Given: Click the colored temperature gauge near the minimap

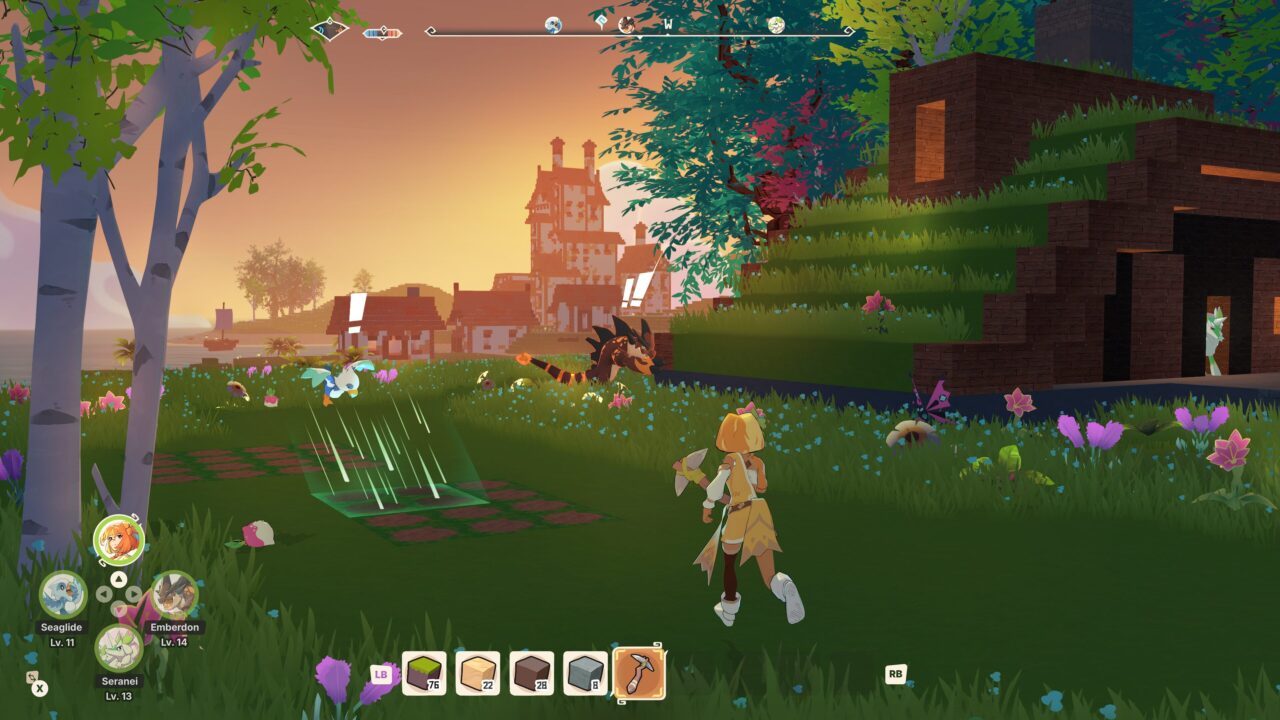Looking at the screenshot, I should tap(381, 31).
